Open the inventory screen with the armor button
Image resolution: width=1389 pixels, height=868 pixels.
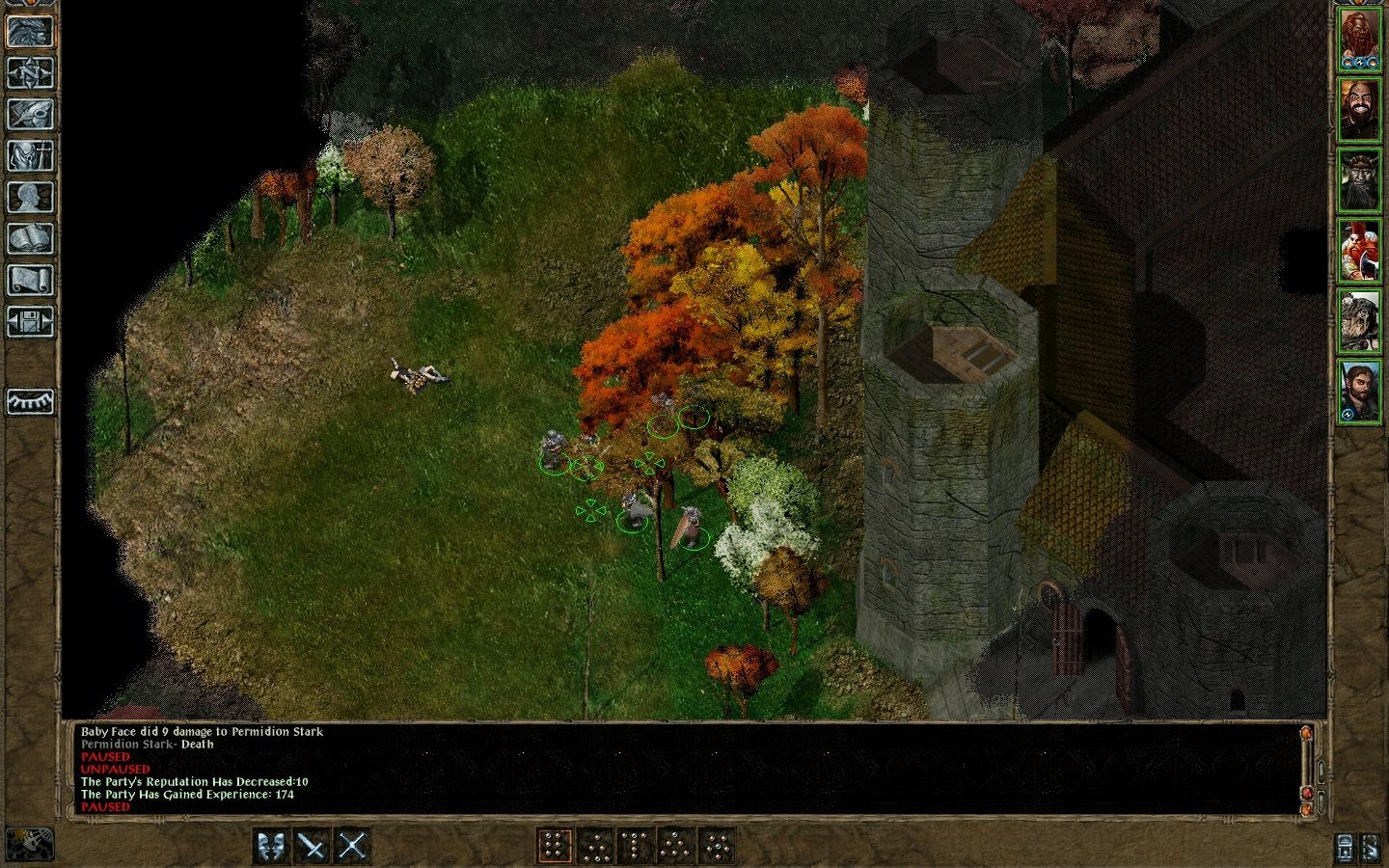click(30, 155)
